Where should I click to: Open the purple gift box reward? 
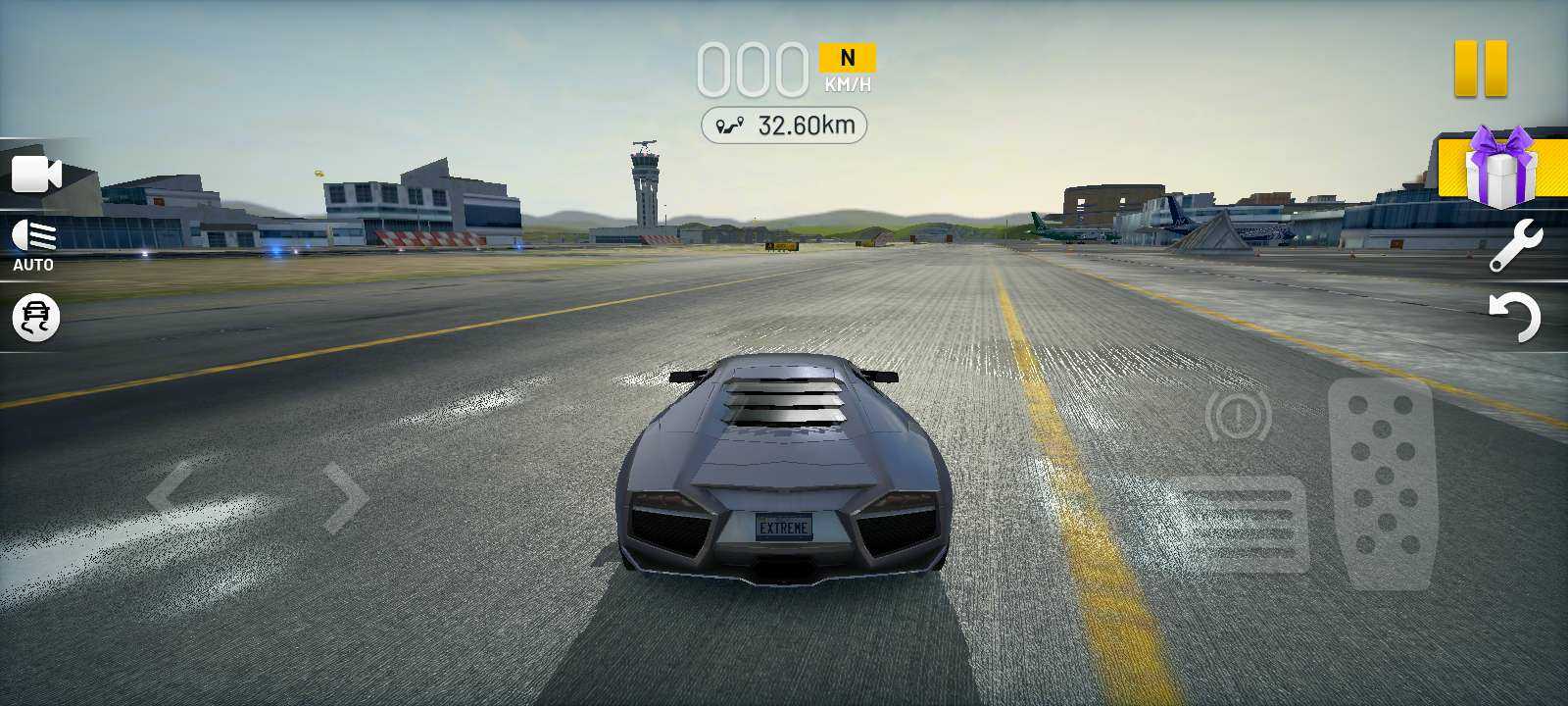coord(1500,169)
